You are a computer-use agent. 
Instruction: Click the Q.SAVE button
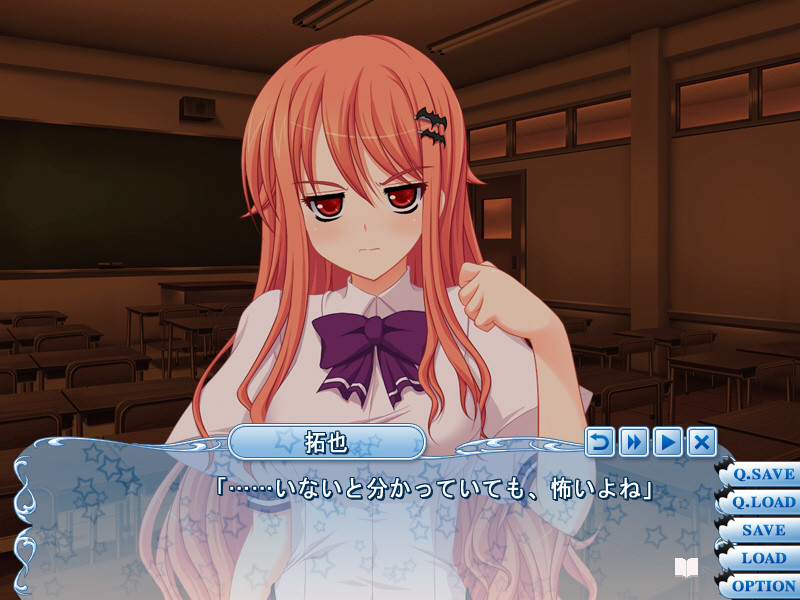762,474
